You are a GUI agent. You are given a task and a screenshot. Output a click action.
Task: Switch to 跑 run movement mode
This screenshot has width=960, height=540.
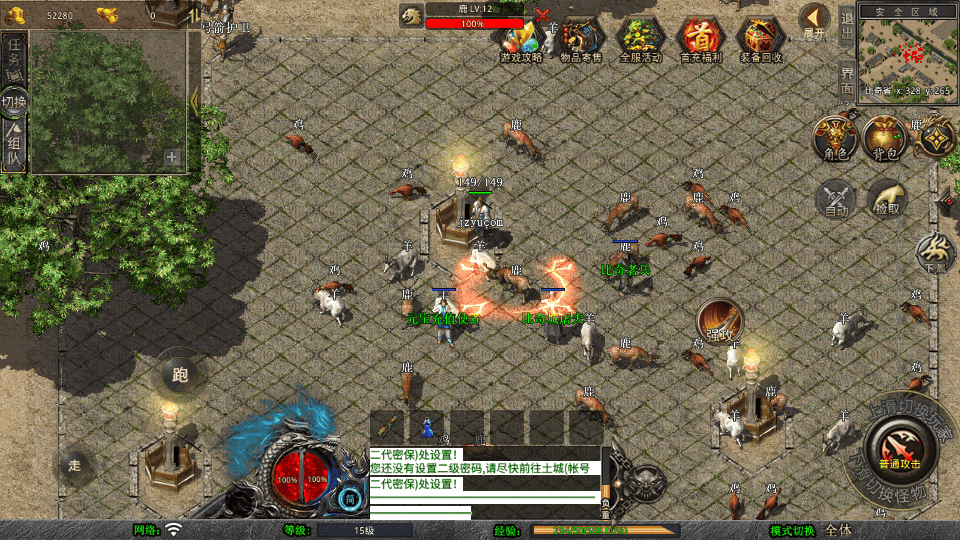(x=180, y=375)
